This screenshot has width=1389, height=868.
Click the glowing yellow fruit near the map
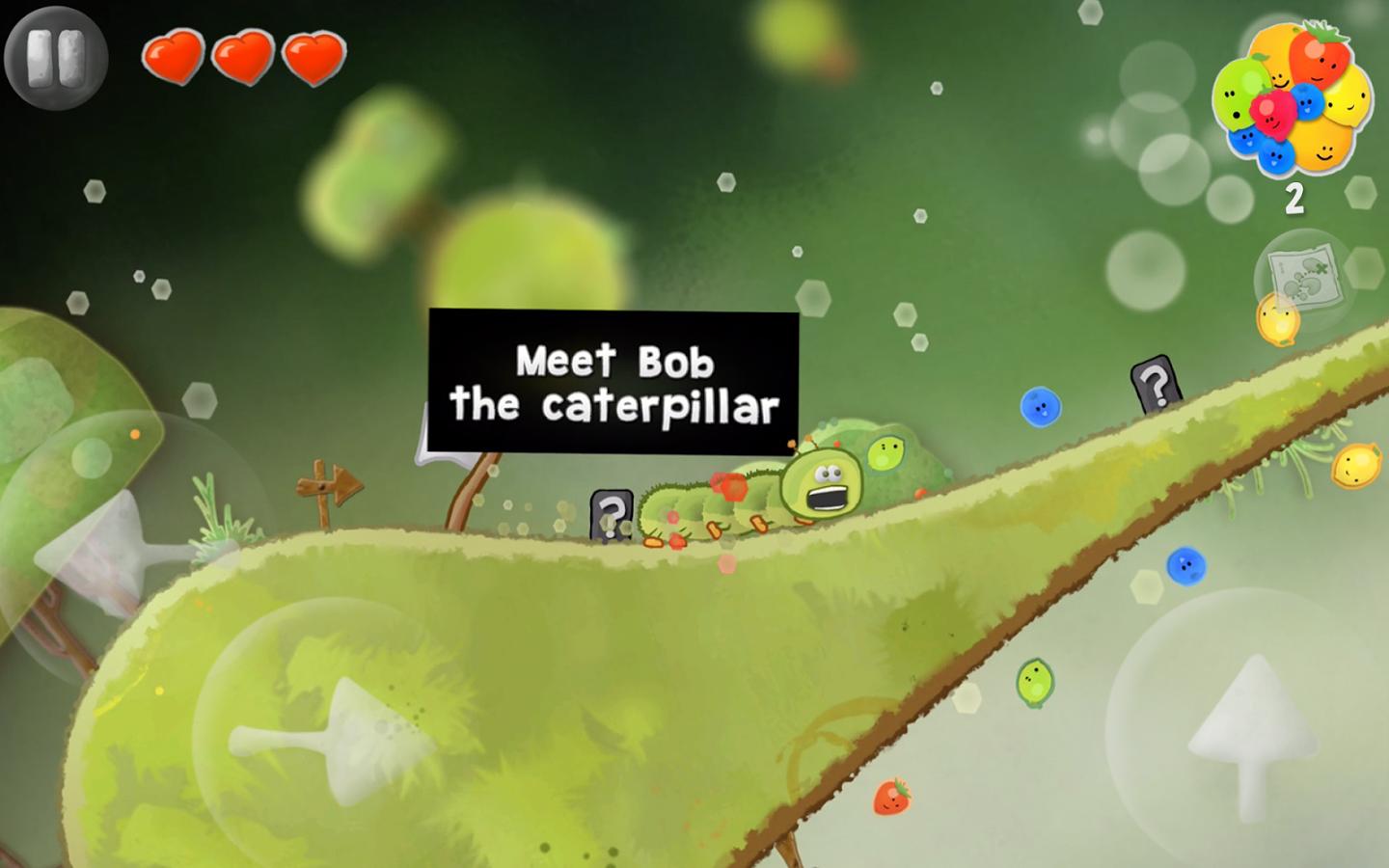click(x=1279, y=319)
